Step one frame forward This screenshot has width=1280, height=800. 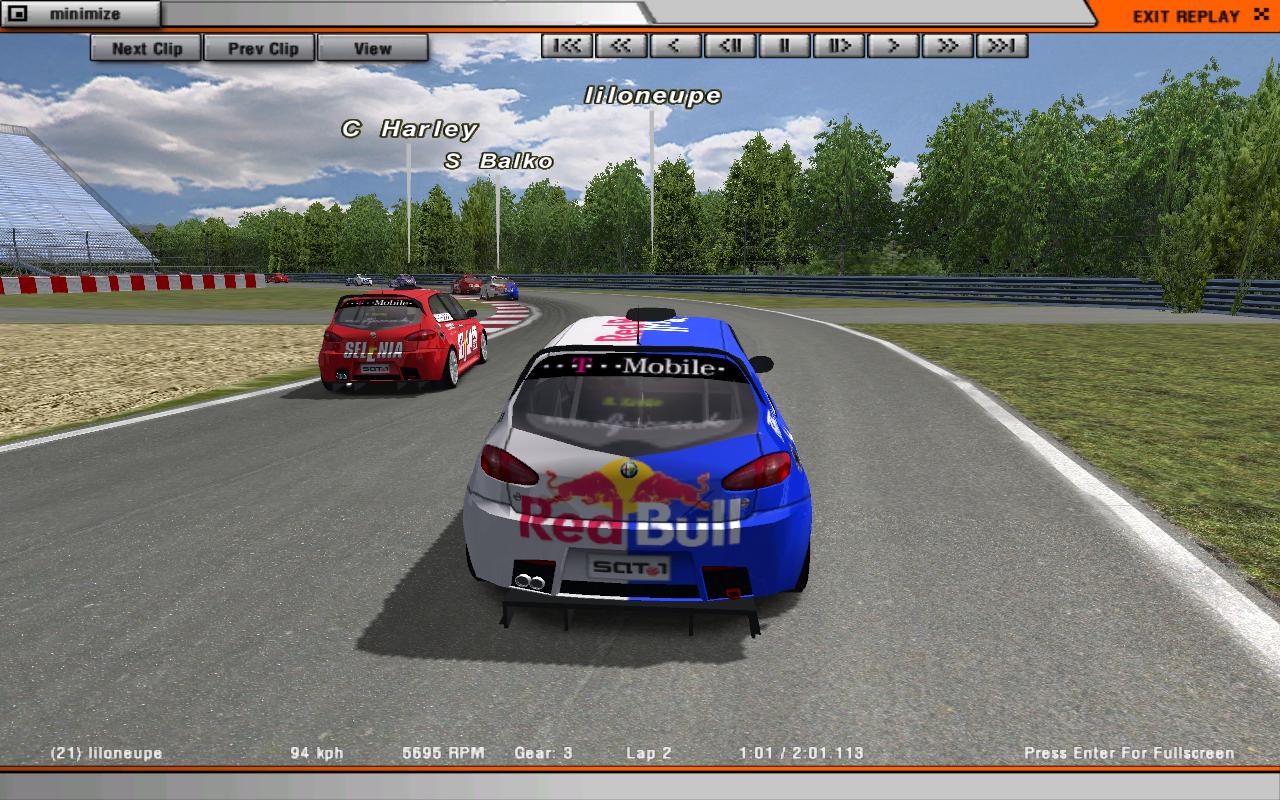pyautogui.click(x=838, y=45)
